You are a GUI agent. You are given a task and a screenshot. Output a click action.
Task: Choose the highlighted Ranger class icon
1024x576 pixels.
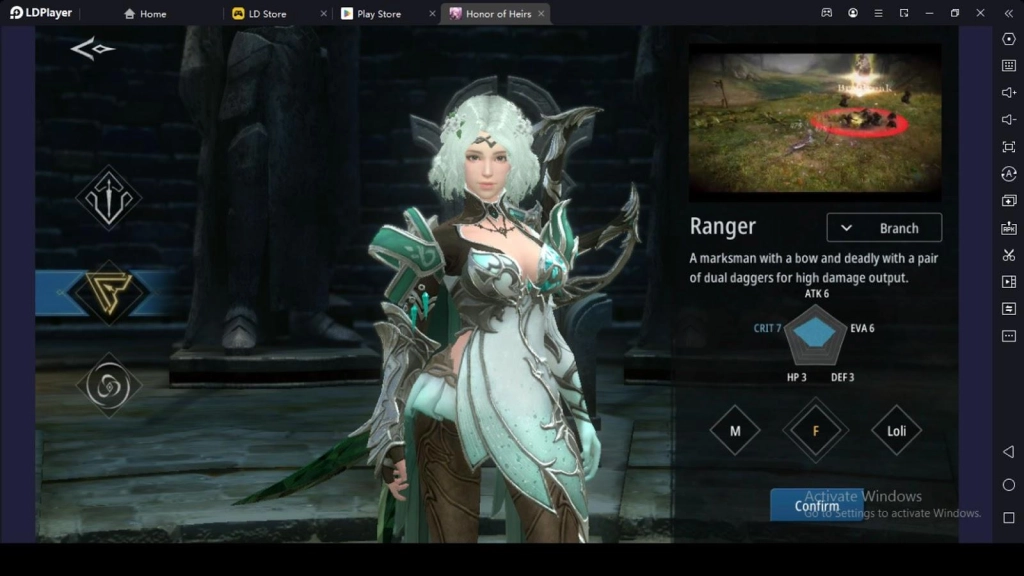(x=108, y=293)
